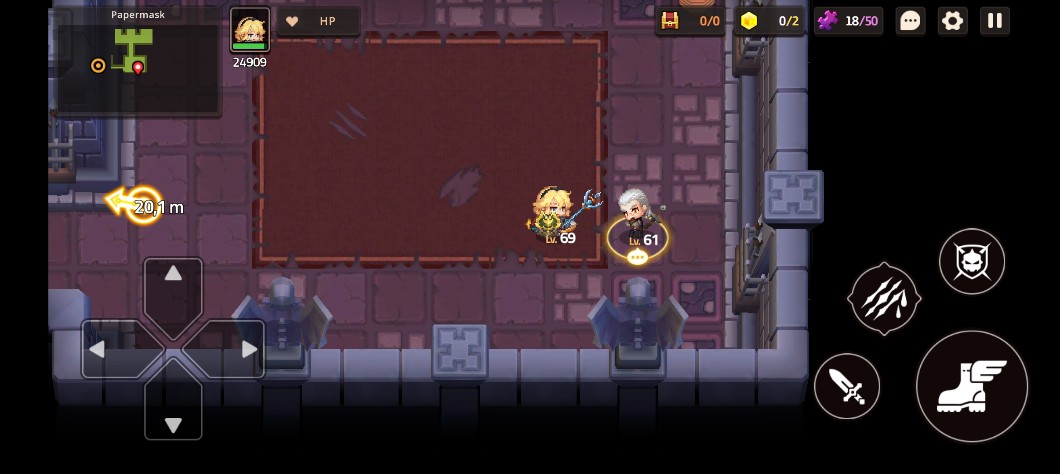Select the blonde hero portrait
Screen dimensions: 1060x474
tap(249, 30)
